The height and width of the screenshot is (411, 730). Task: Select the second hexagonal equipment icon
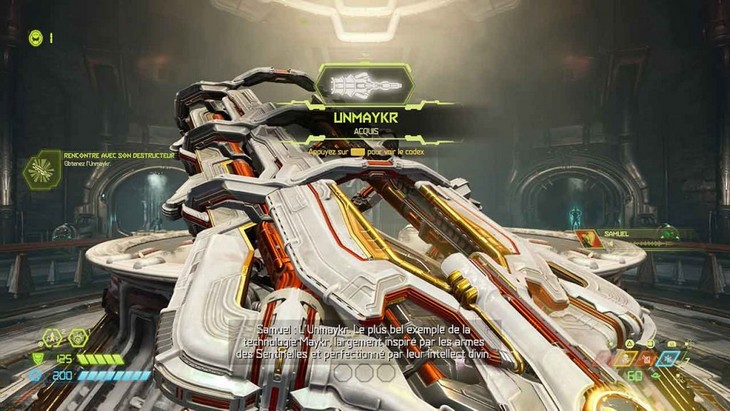click(78, 337)
